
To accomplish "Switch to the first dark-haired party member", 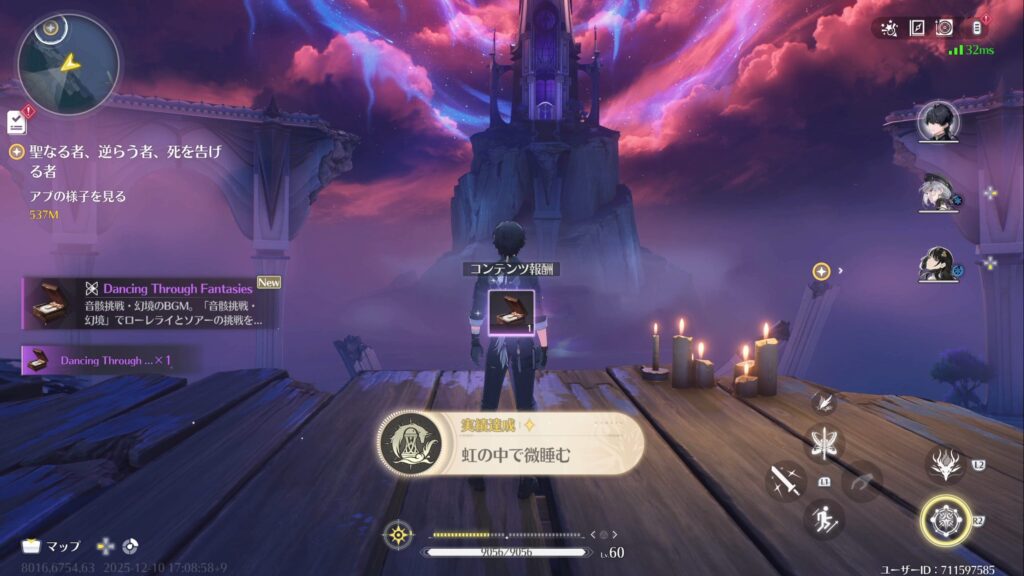I will (938, 122).
